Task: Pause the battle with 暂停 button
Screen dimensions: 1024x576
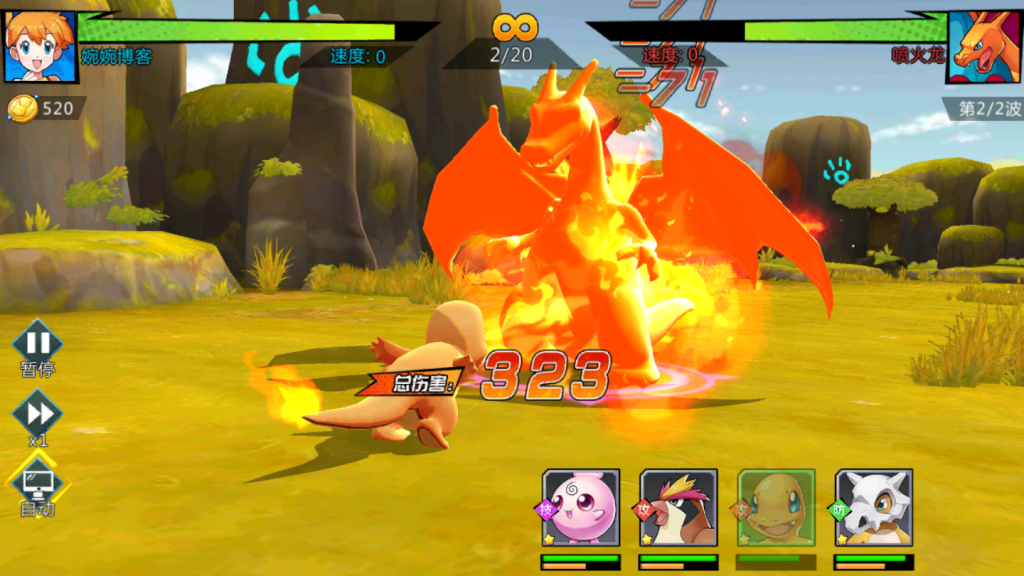Action: coord(38,343)
